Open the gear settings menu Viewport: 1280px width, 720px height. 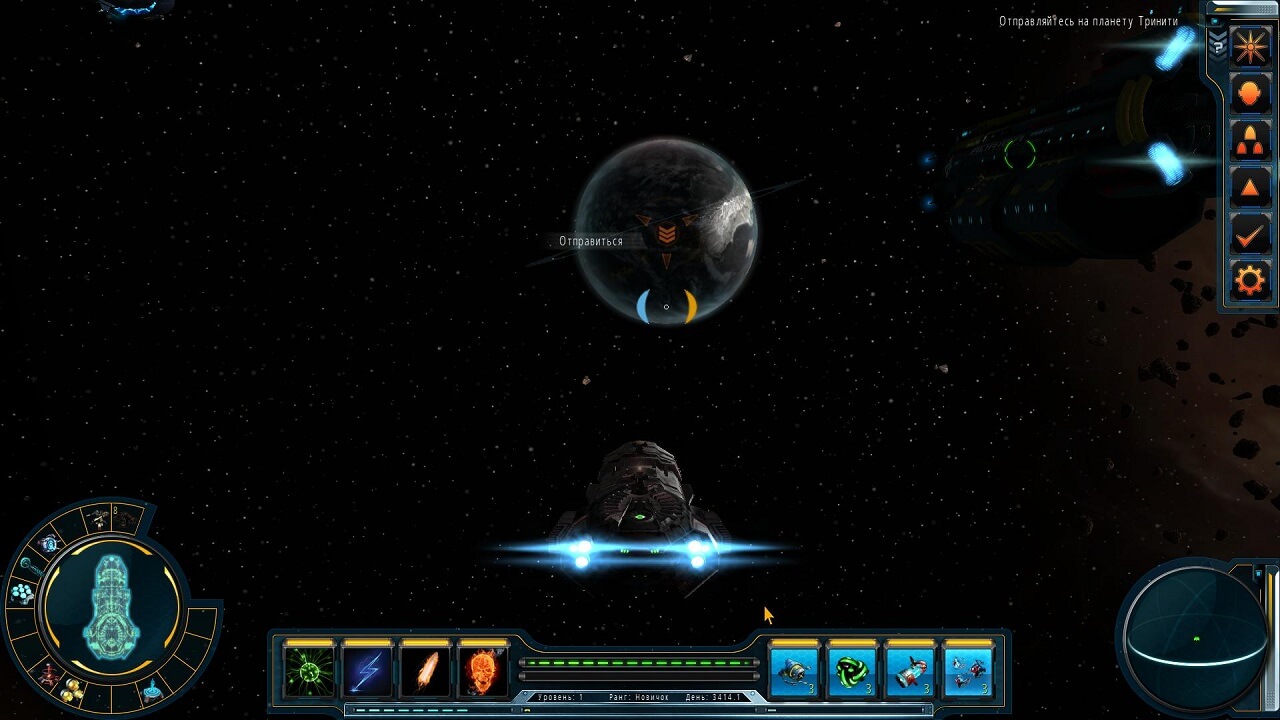(x=1250, y=280)
